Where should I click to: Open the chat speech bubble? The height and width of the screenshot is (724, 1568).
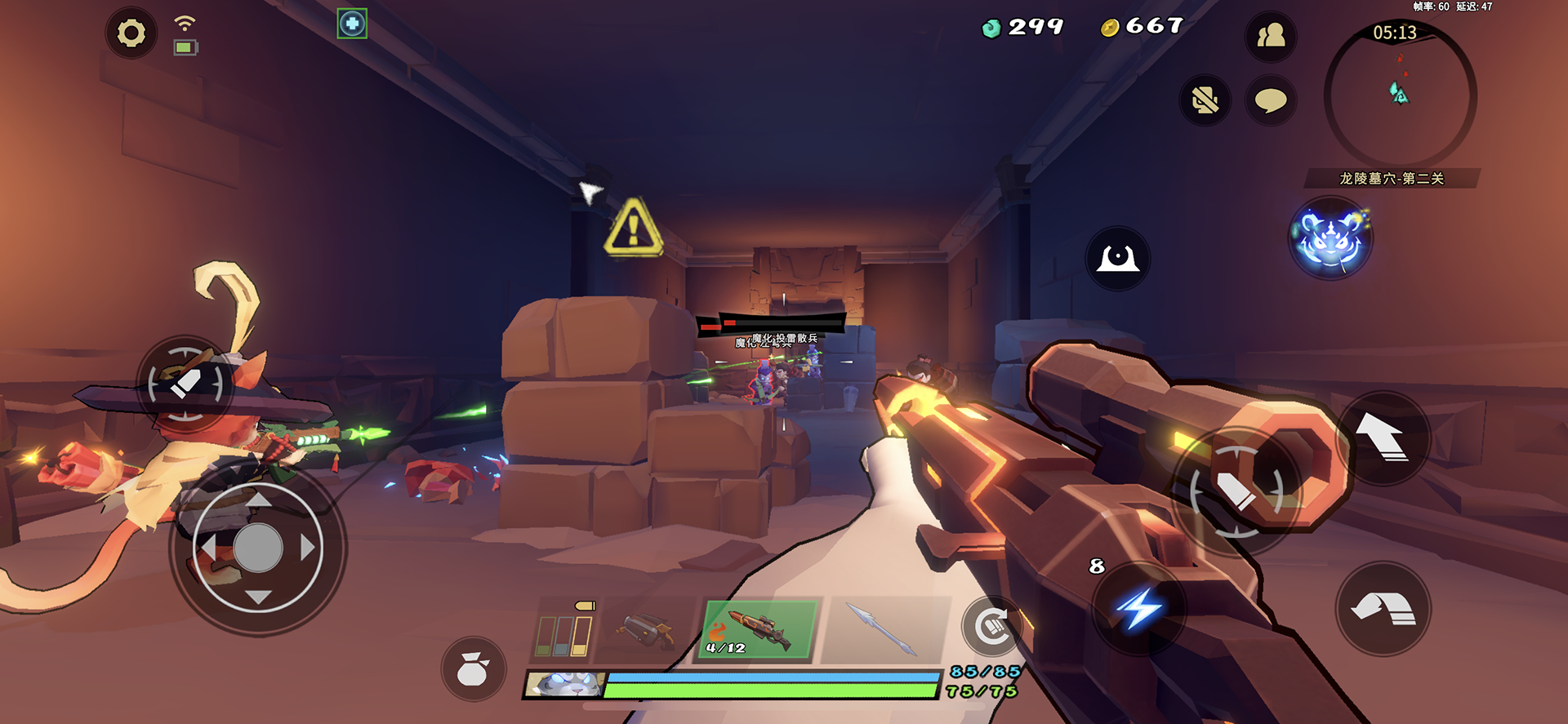click(x=1270, y=100)
